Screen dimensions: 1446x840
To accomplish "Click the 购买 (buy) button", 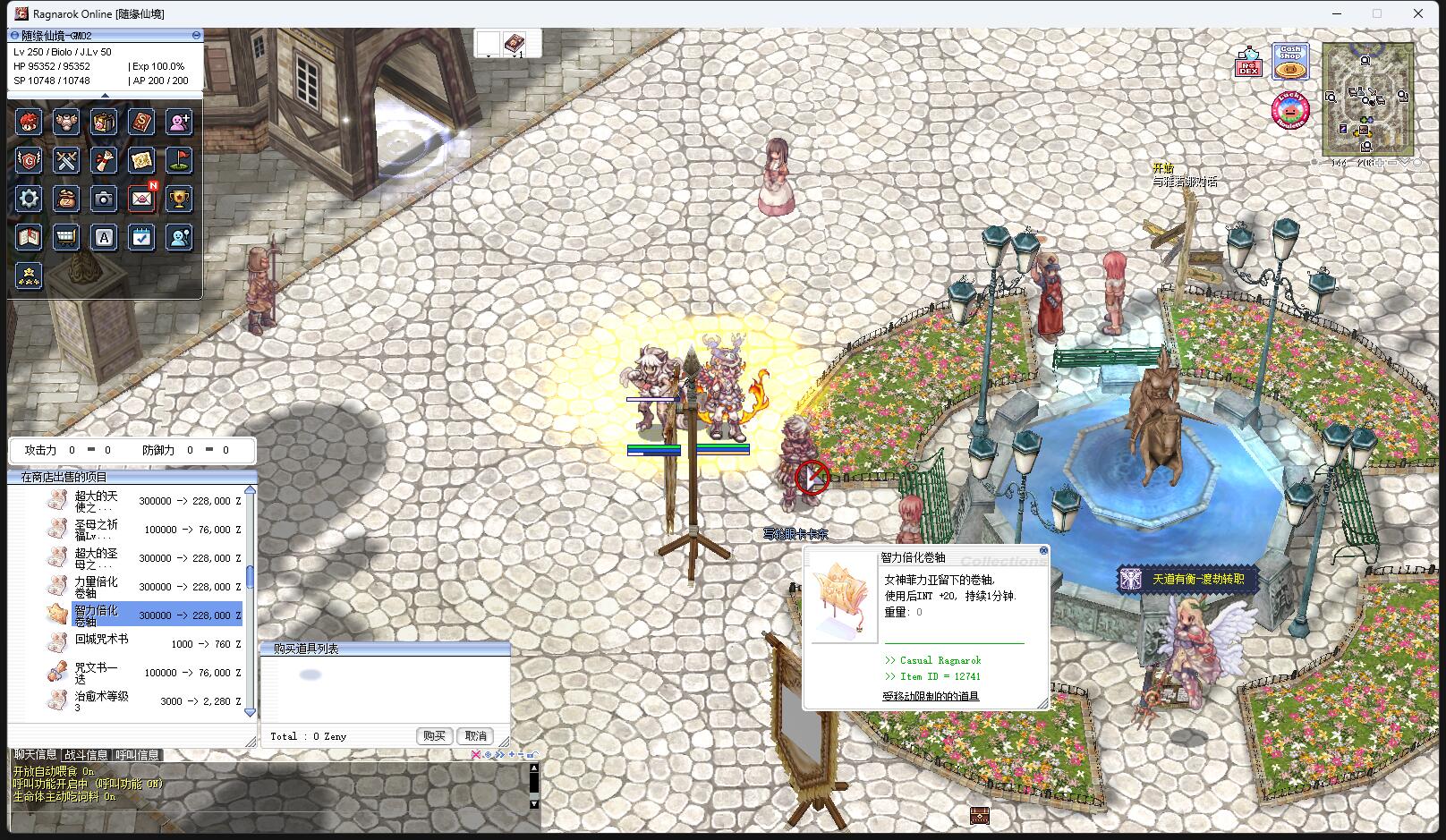I will tap(434, 736).
